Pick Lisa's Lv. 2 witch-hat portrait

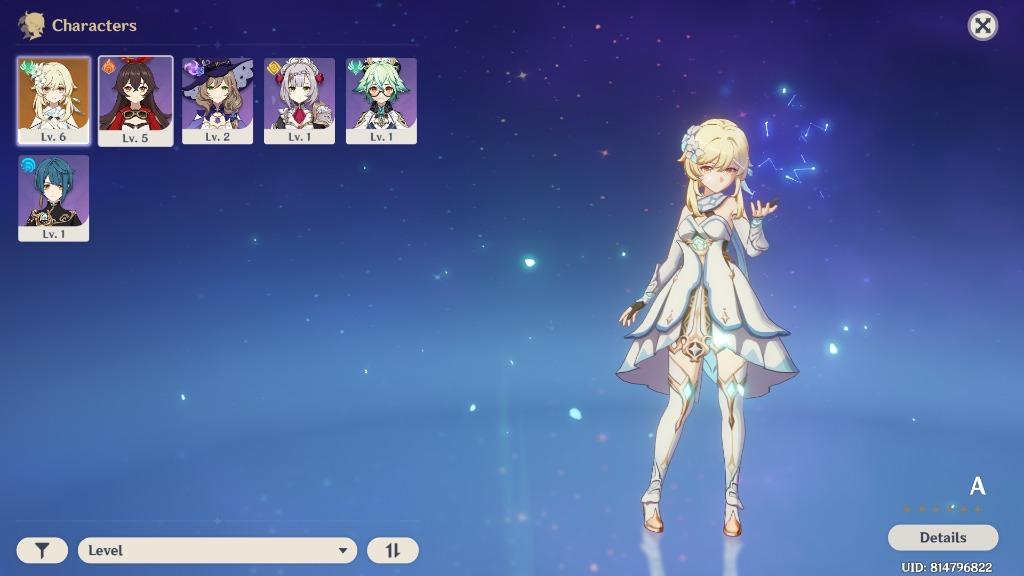pos(217,100)
